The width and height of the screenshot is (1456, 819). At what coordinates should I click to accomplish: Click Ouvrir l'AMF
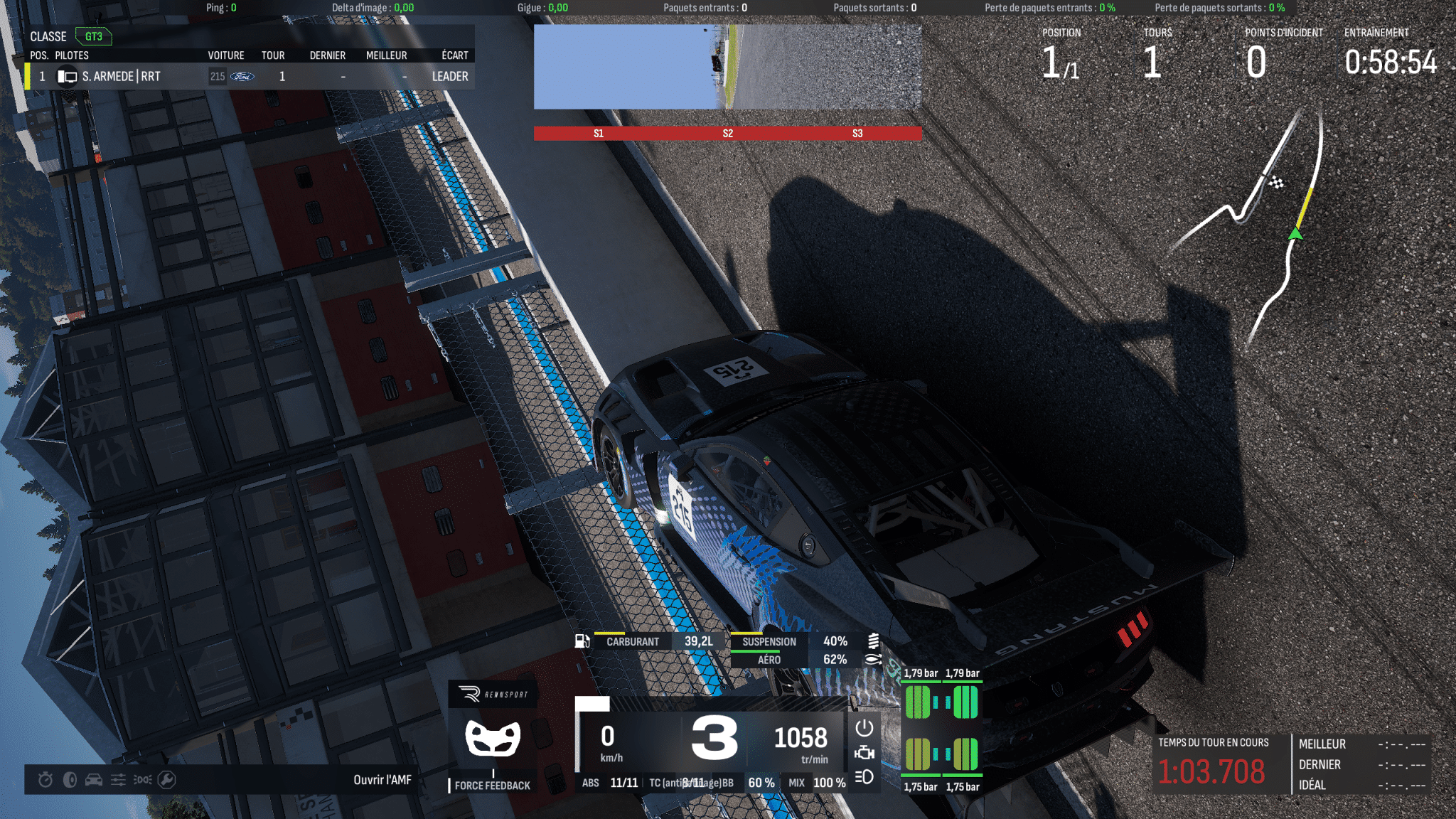(381, 779)
